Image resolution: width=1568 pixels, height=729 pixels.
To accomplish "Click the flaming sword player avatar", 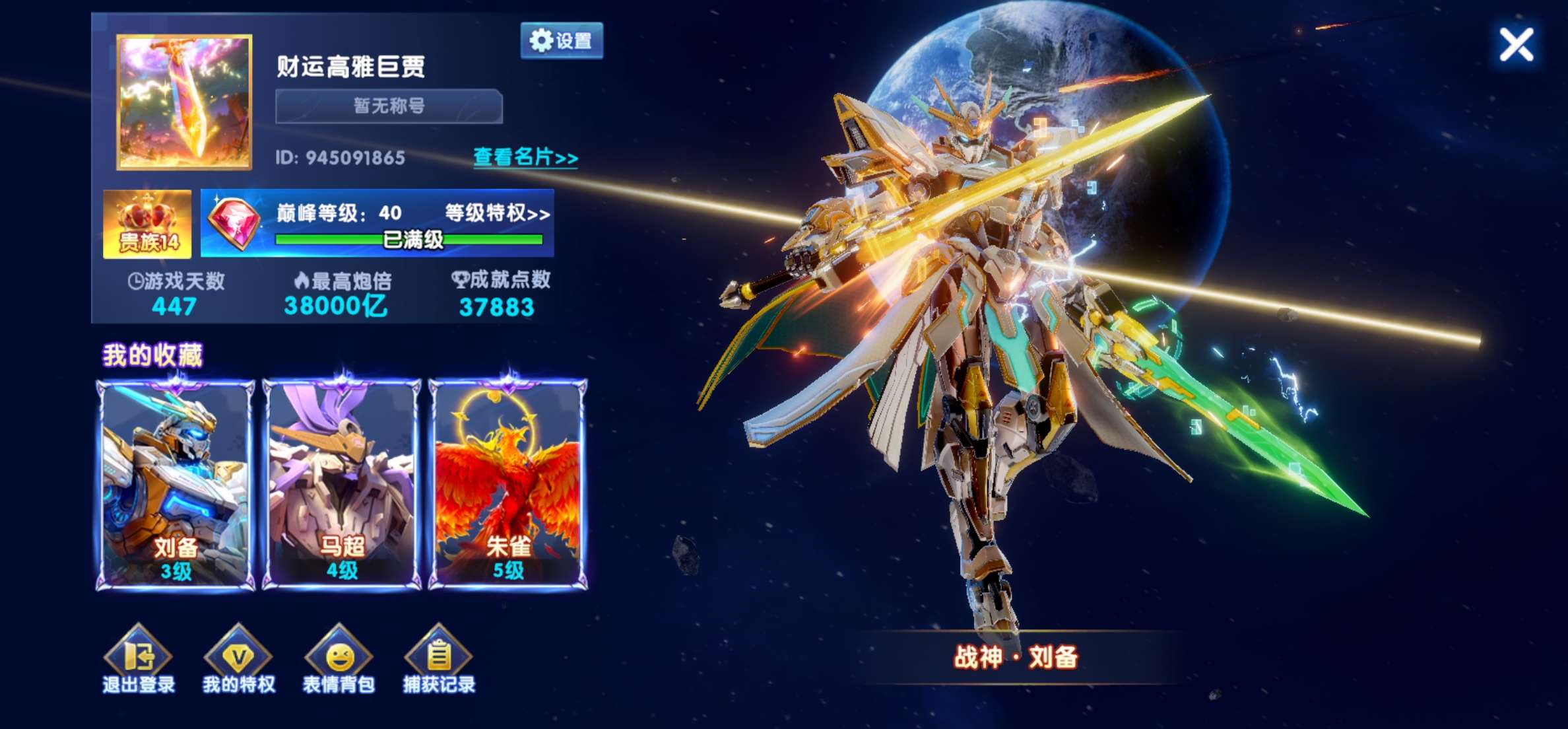I will [184, 102].
